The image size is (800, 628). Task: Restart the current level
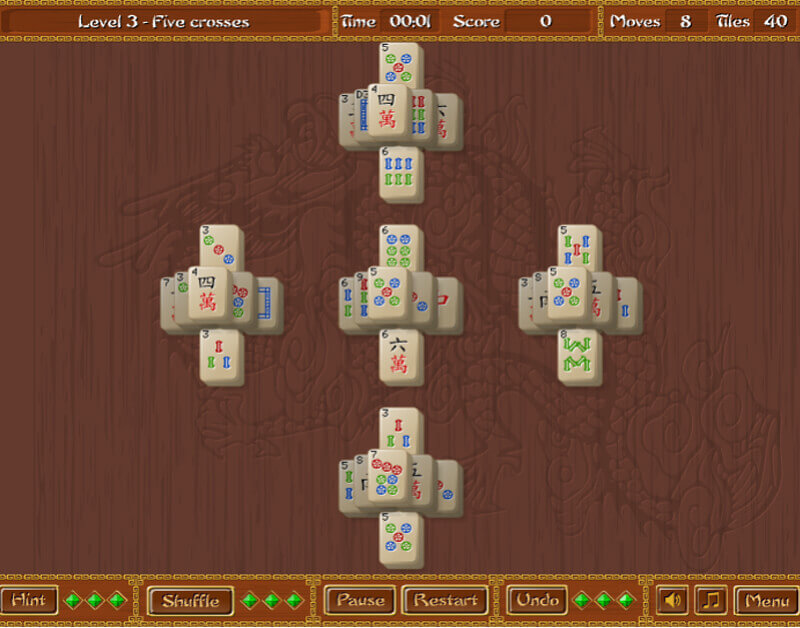(x=445, y=600)
